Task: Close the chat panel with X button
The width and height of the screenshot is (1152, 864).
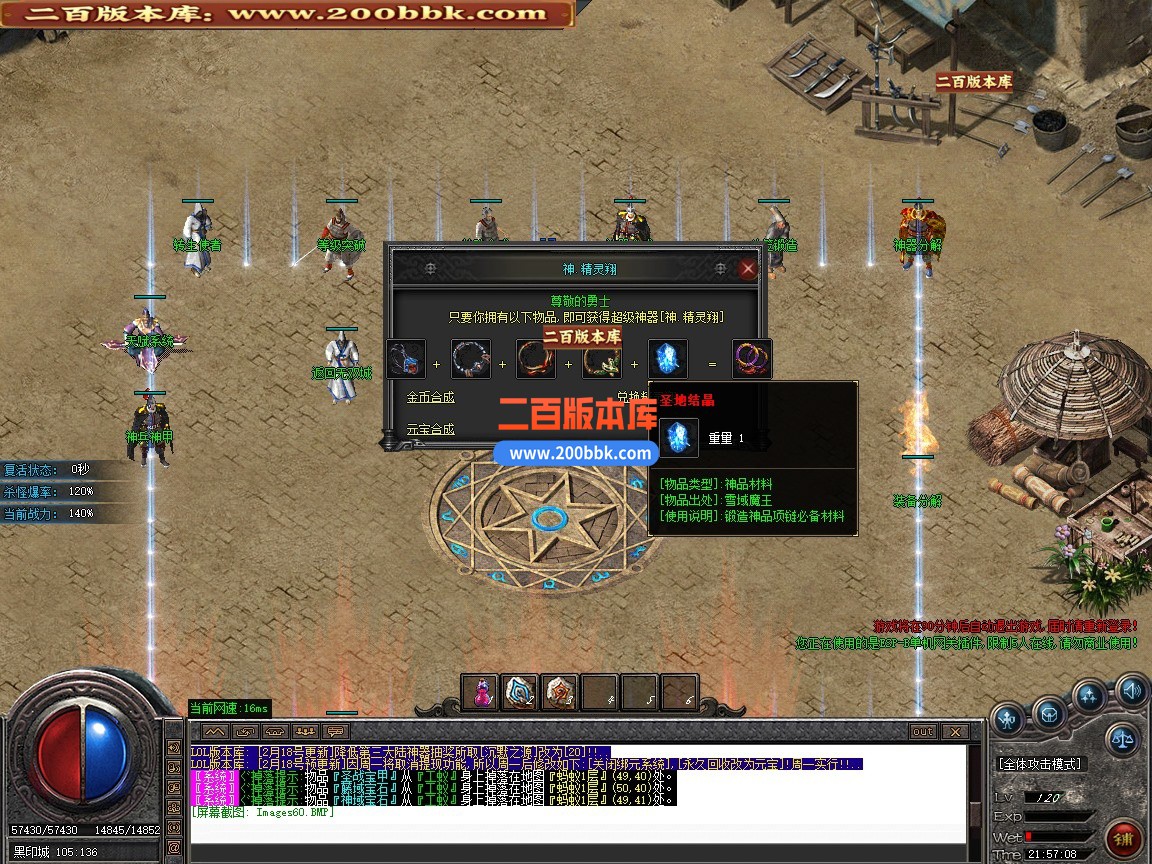Action: (x=954, y=732)
